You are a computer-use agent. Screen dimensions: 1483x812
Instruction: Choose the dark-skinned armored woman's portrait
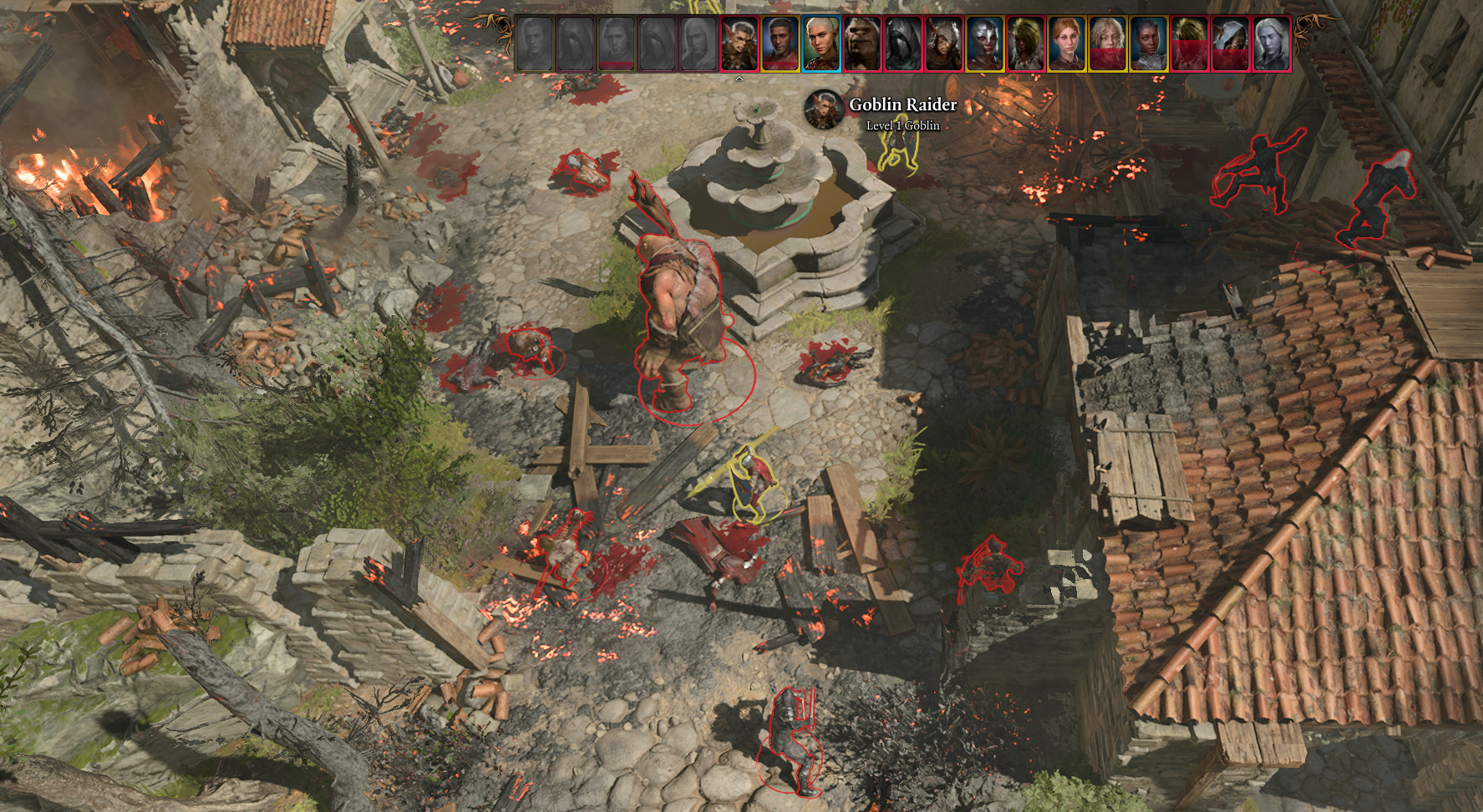pyautogui.click(x=1149, y=43)
